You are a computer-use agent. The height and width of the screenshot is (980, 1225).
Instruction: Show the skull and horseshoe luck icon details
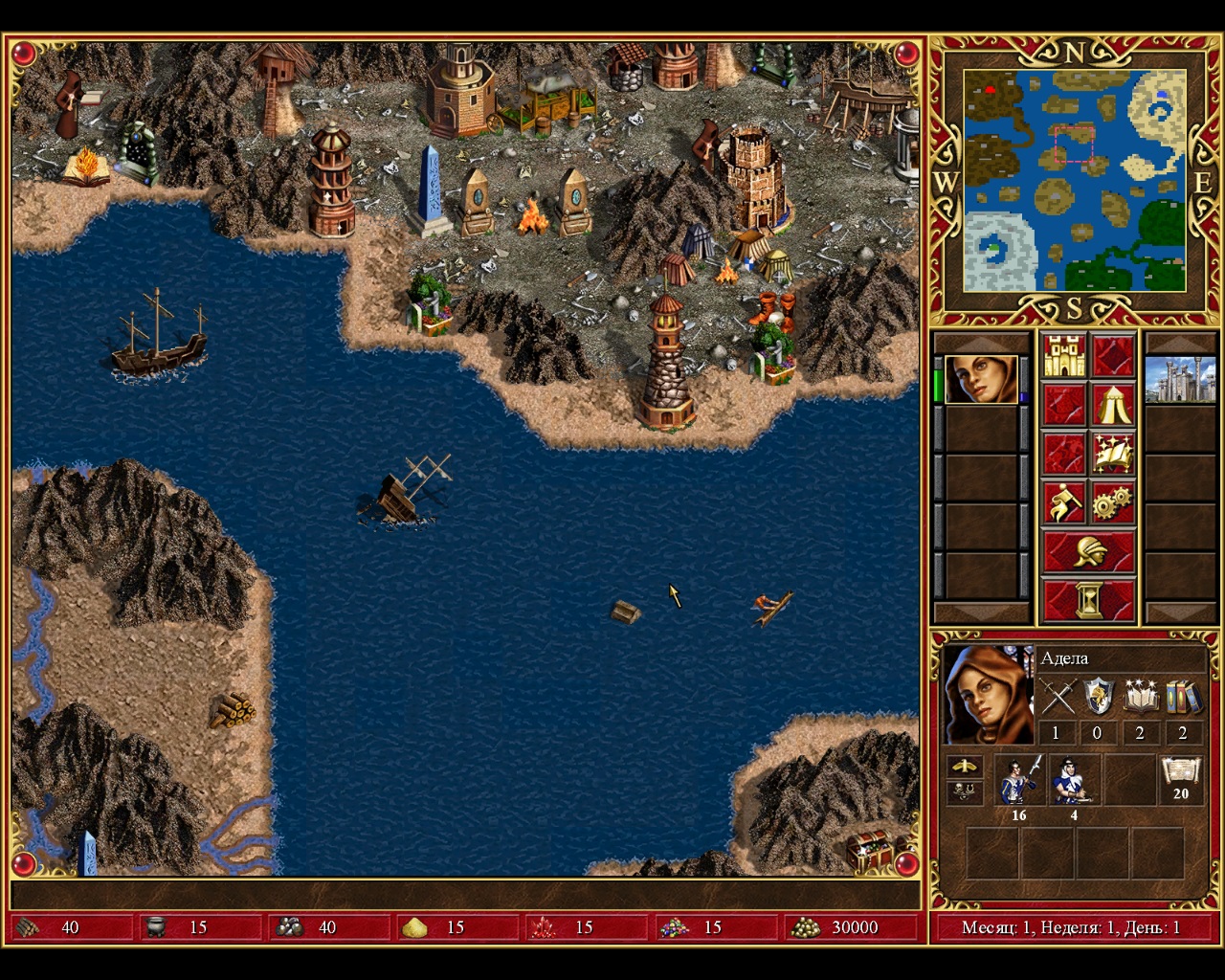click(x=964, y=791)
